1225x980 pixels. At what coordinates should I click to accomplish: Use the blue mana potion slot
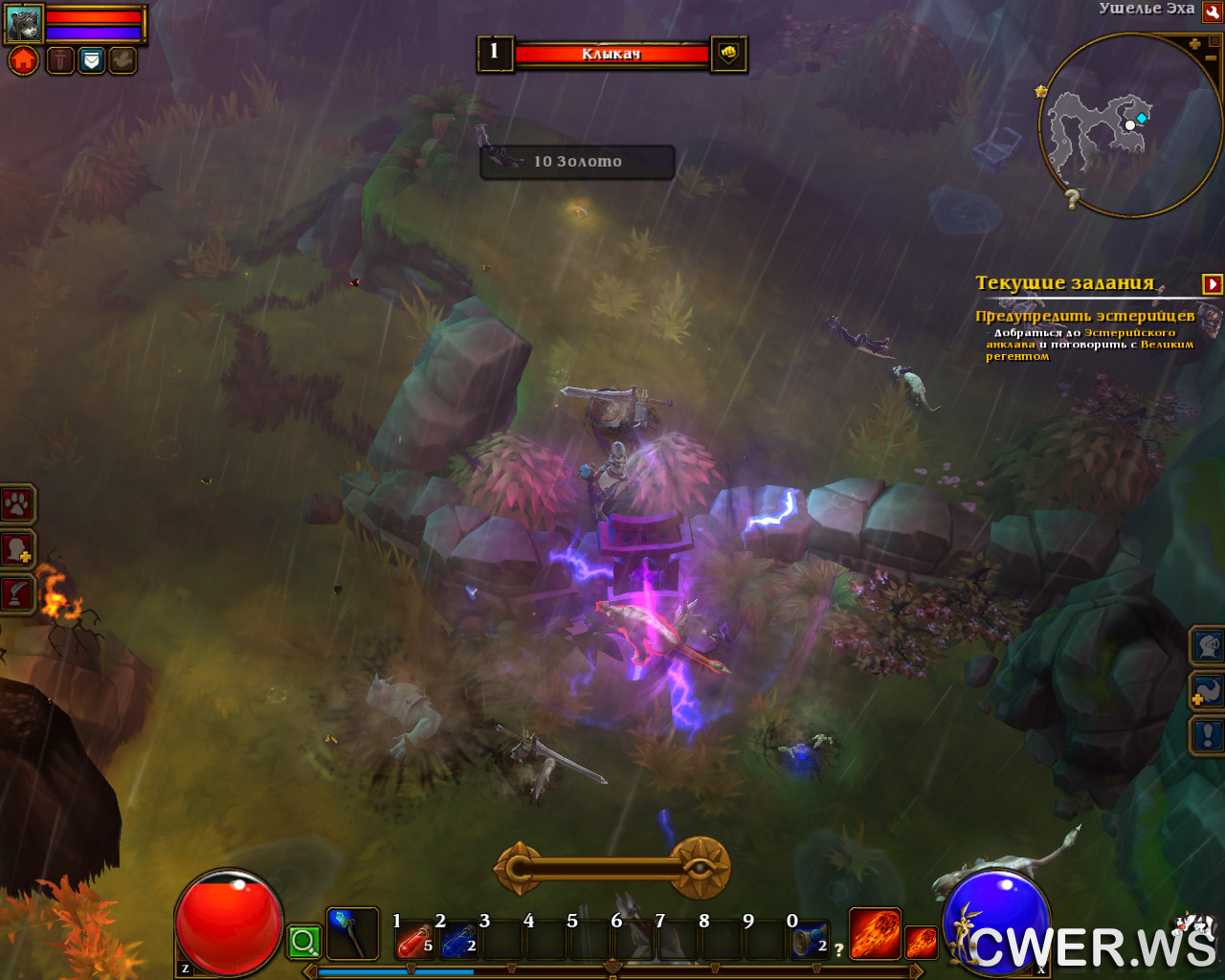coord(457,942)
